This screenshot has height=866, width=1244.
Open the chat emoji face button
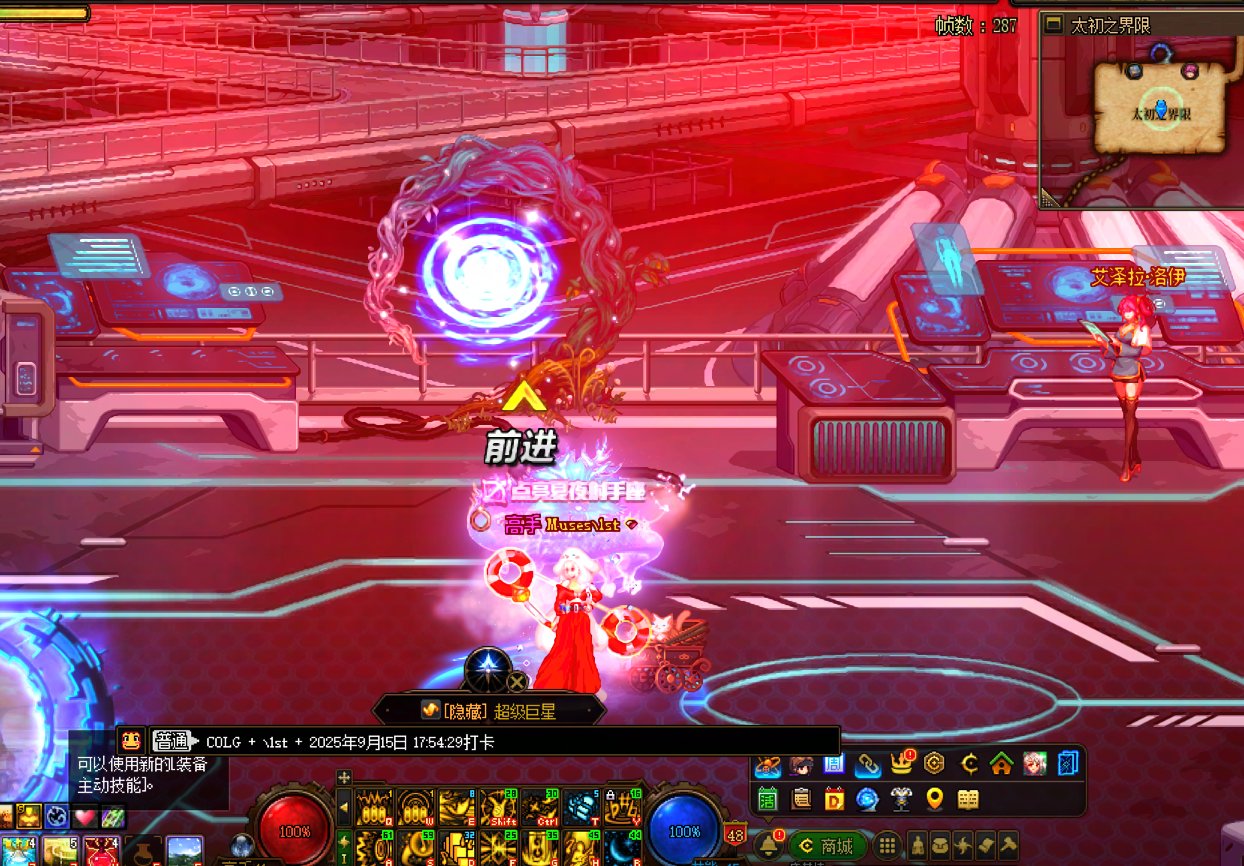pyautogui.click(x=131, y=741)
